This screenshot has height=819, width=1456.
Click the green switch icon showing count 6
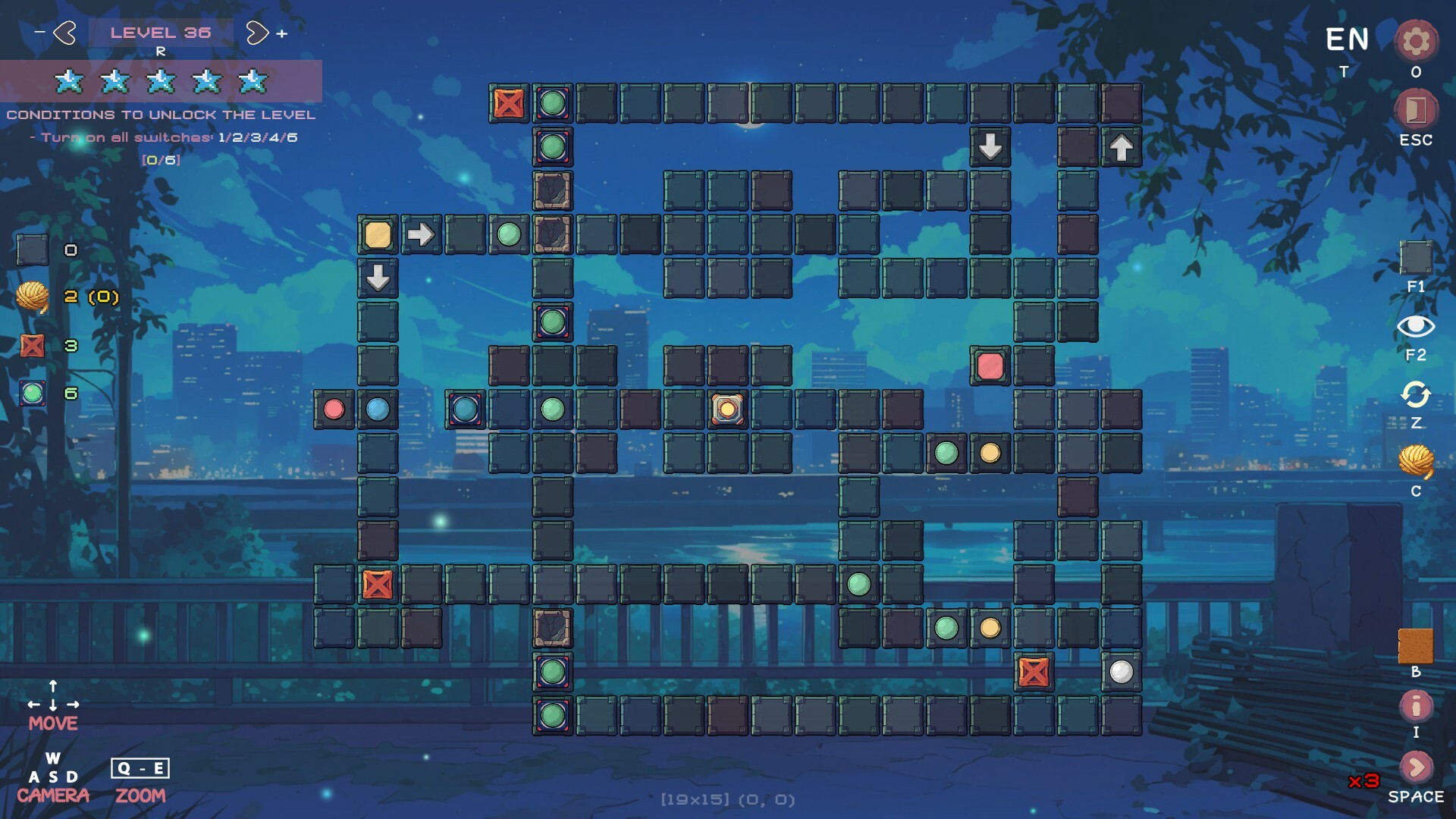pyautogui.click(x=31, y=394)
